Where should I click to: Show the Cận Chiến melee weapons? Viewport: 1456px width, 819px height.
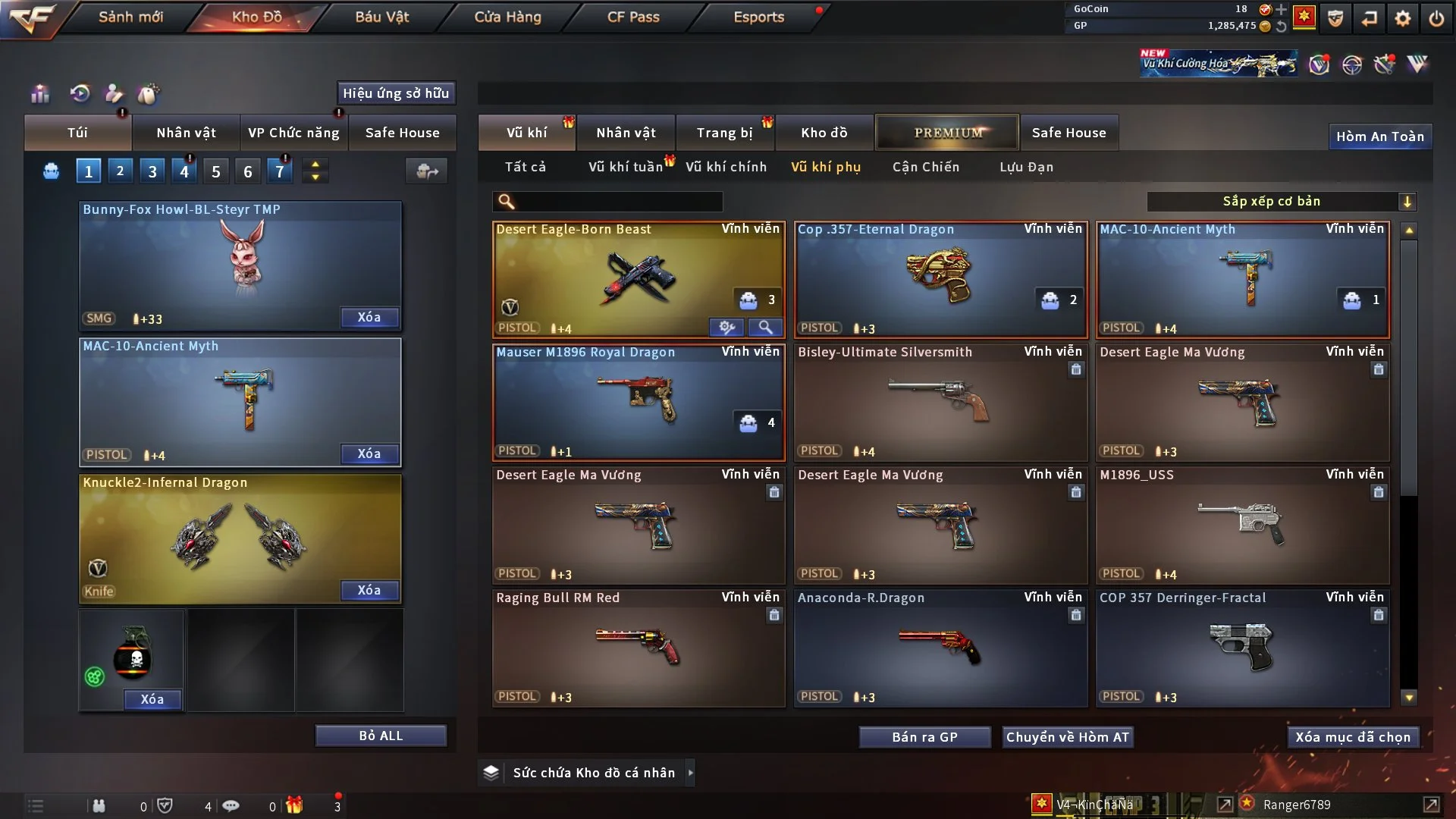click(925, 167)
